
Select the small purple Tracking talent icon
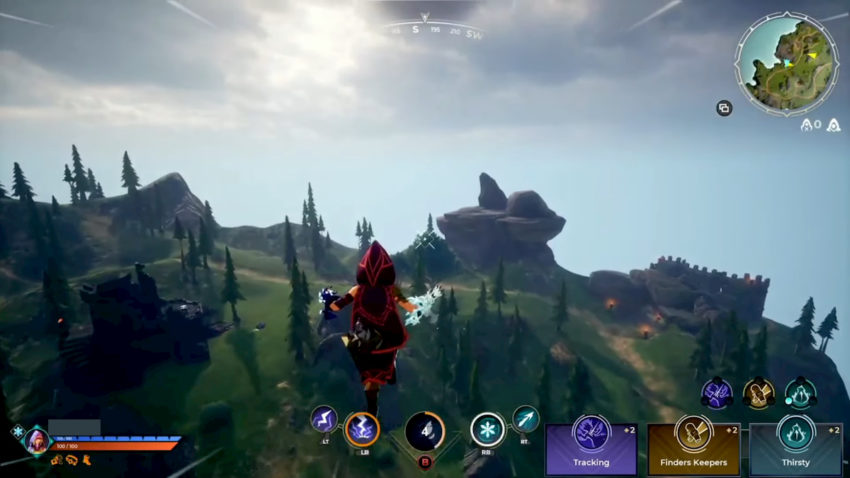point(715,393)
